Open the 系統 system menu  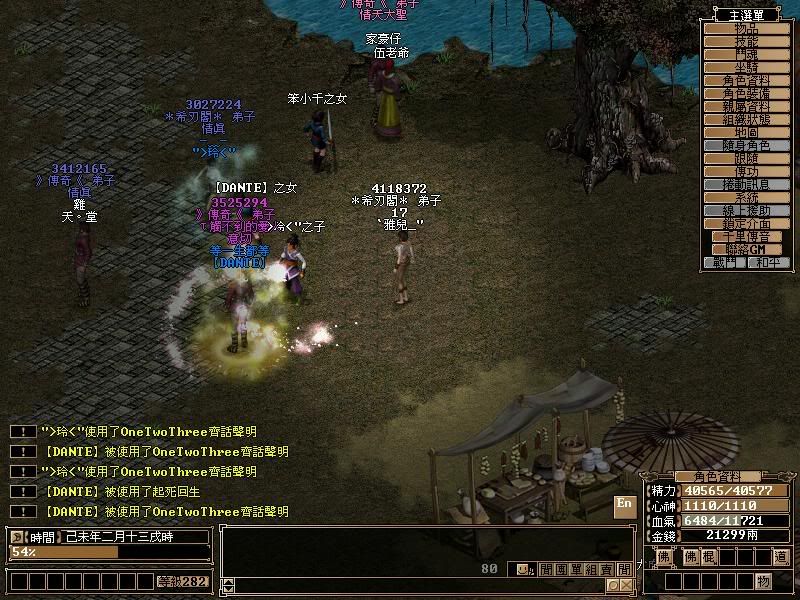click(747, 197)
